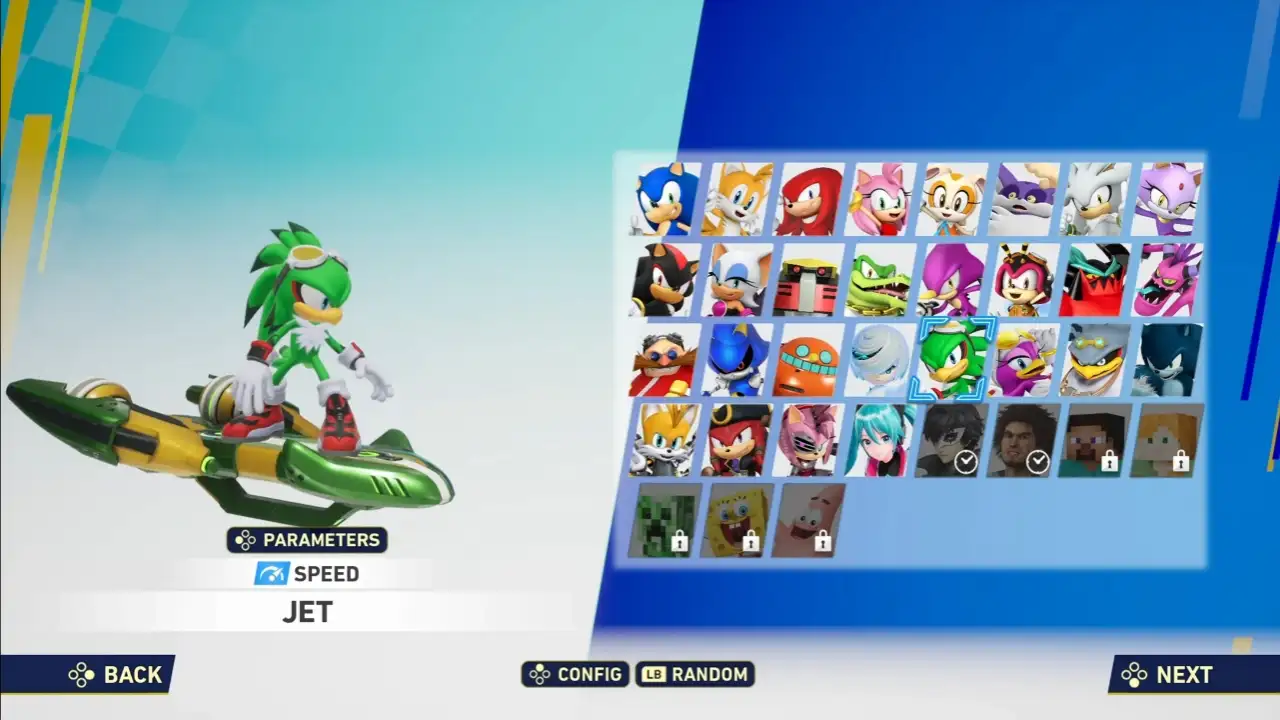The height and width of the screenshot is (720, 1280).
Task: Select Shadow the Hedgehog portrait
Action: click(662, 280)
